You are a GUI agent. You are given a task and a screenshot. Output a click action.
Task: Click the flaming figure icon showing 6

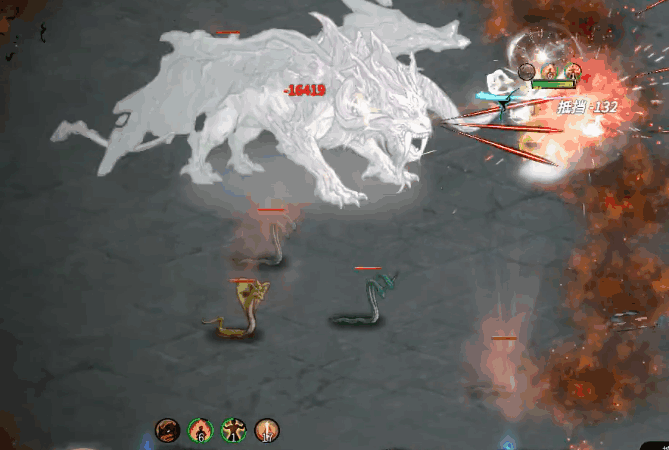coord(200,431)
